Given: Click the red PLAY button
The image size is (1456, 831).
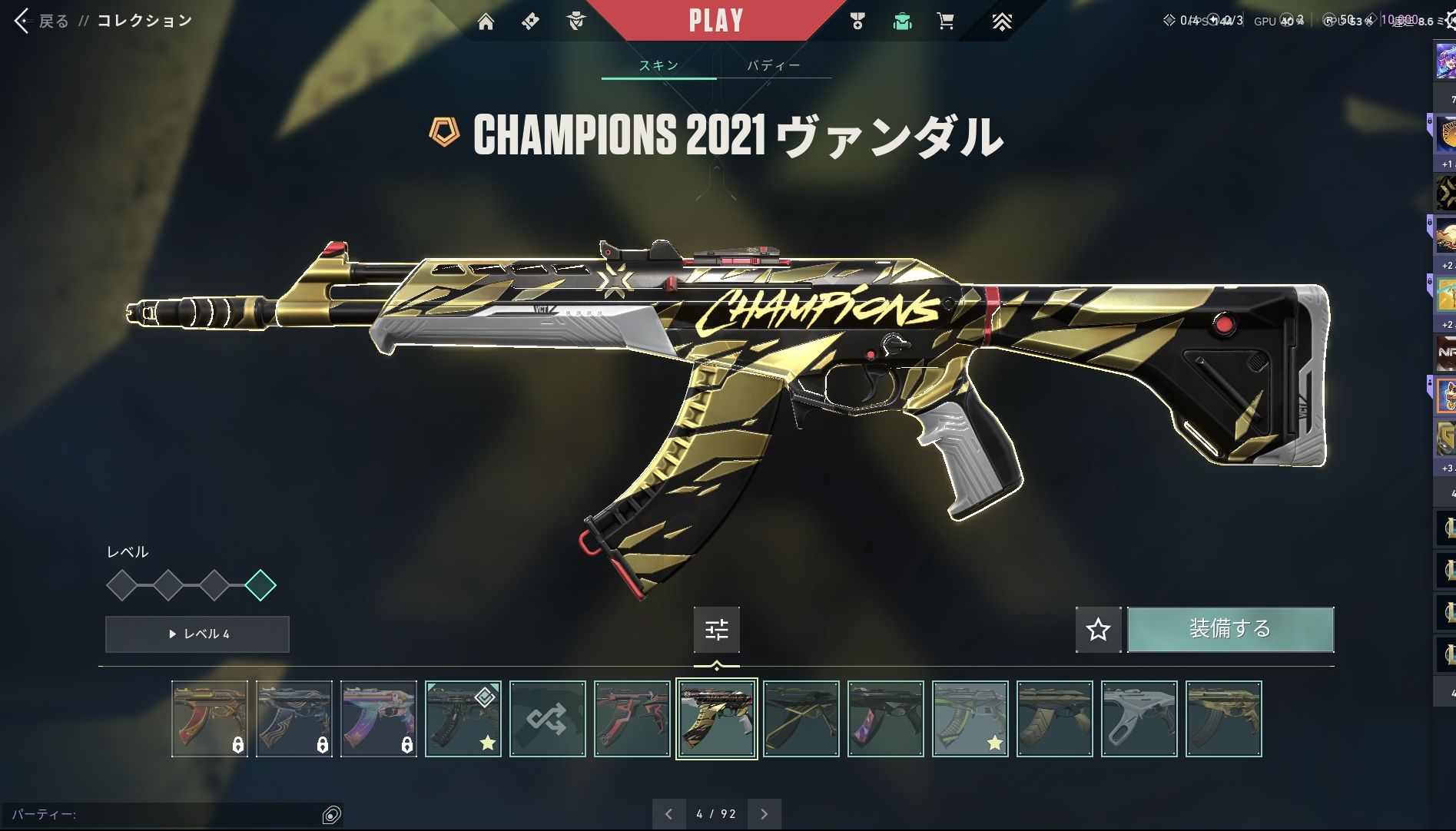Looking at the screenshot, I should tap(715, 21).
